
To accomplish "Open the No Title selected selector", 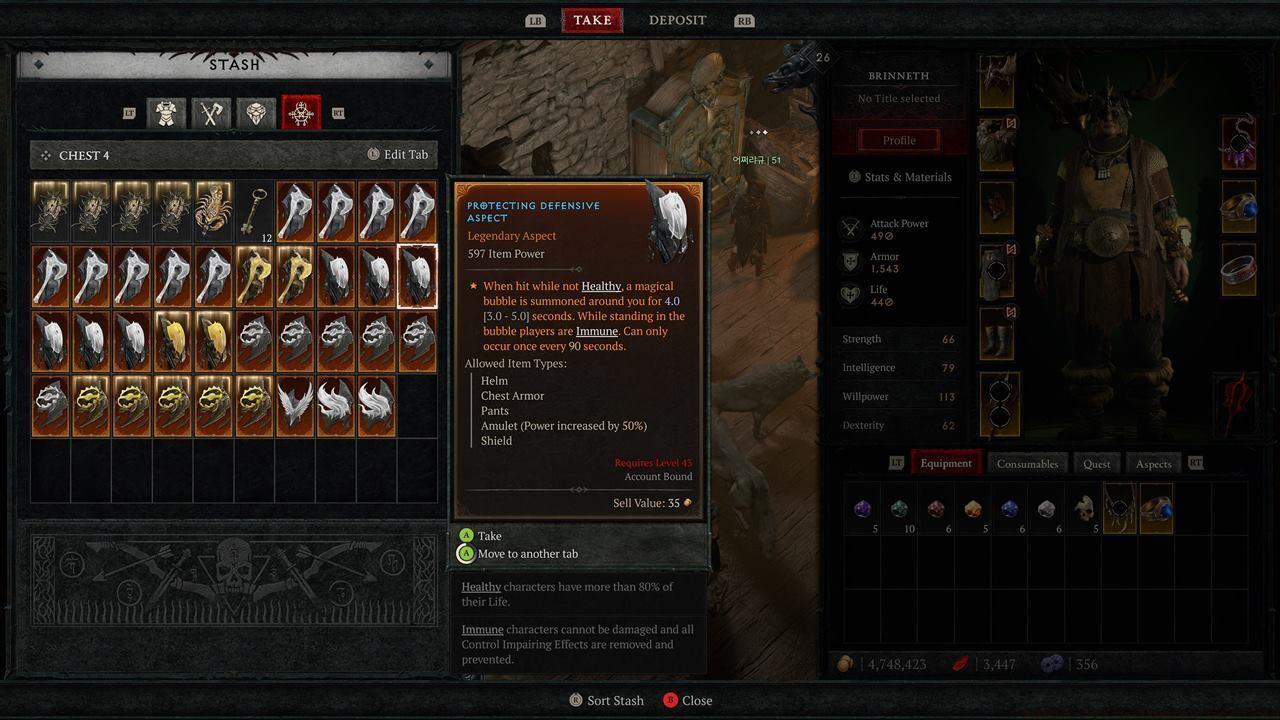I will point(897,98).
